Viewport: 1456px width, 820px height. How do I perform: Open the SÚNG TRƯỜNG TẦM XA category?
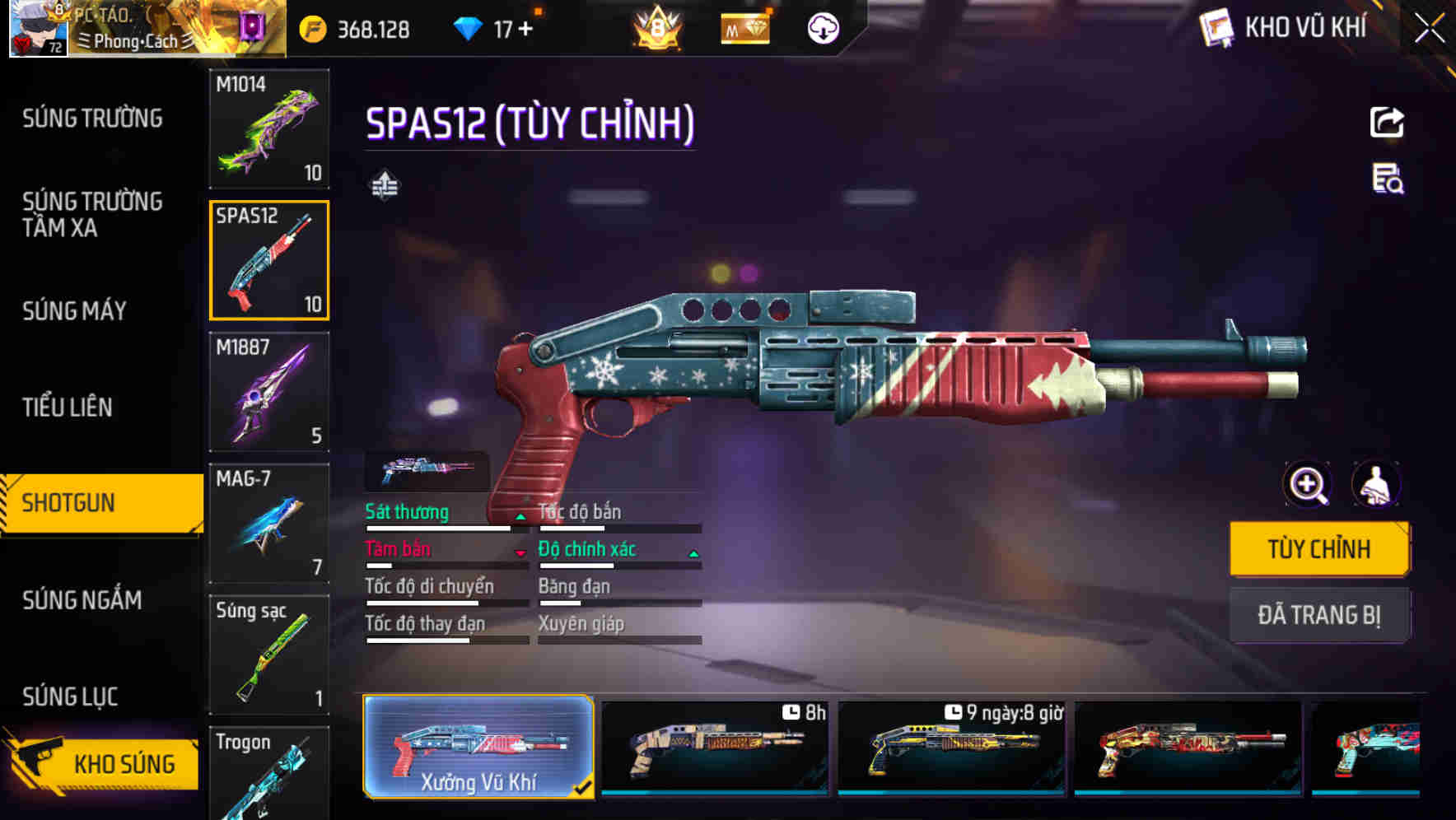point(92,214)
